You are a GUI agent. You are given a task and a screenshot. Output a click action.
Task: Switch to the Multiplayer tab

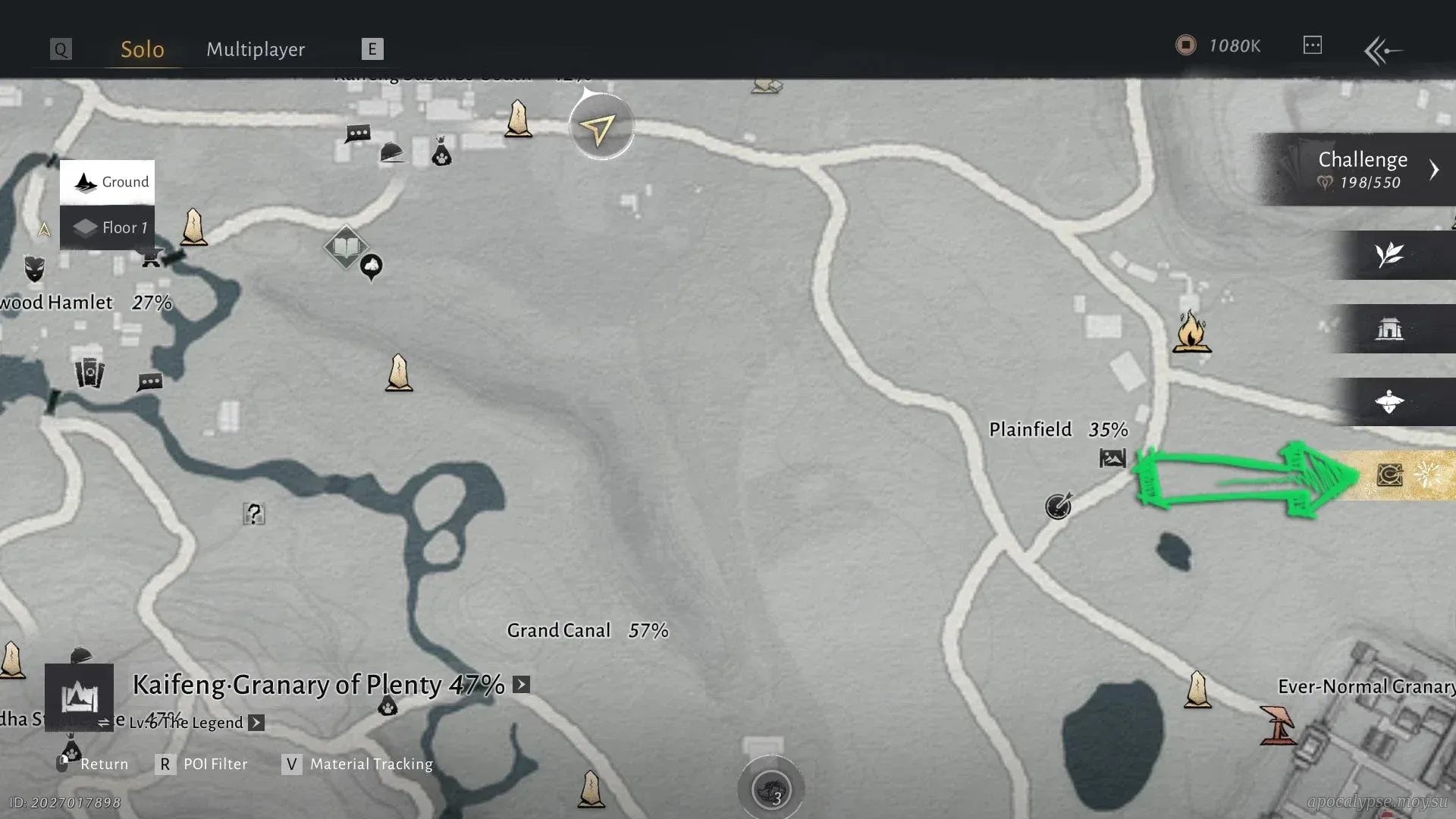tap(256, 49)
